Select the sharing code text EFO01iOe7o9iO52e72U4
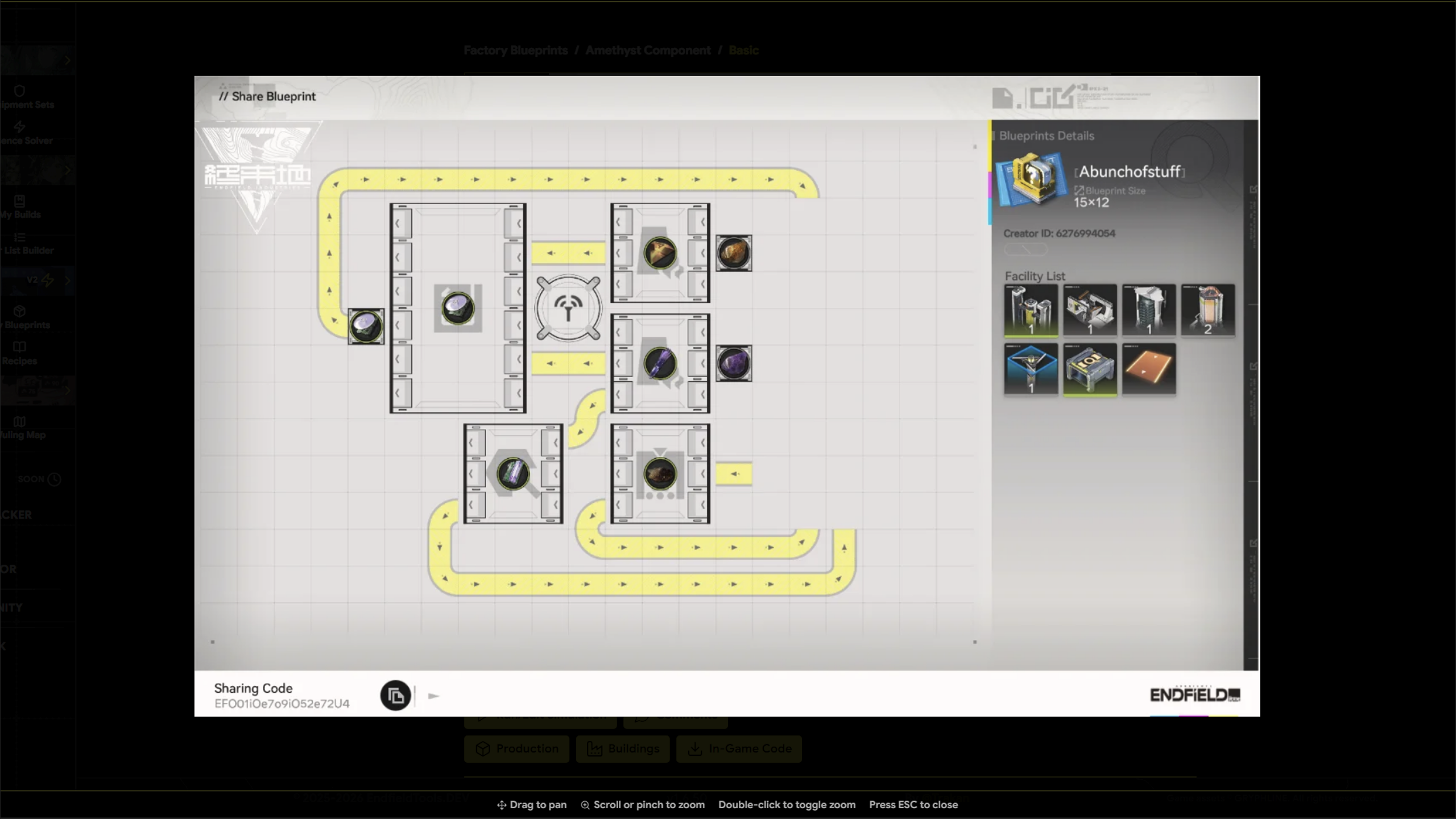Viewport: 1456px width, 819px height. click(x=282, y=703)
